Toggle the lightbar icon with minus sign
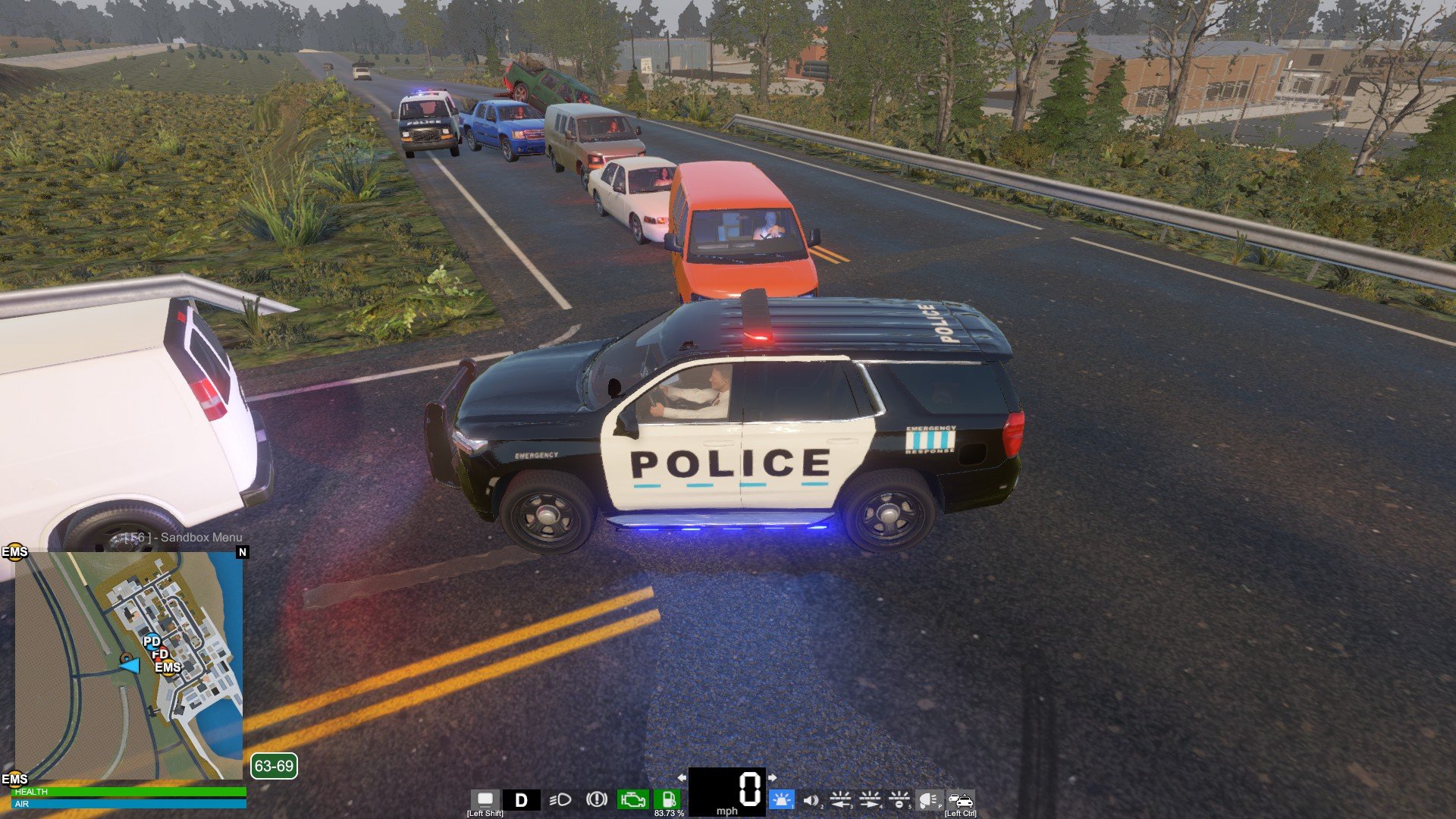 (899, 799)
